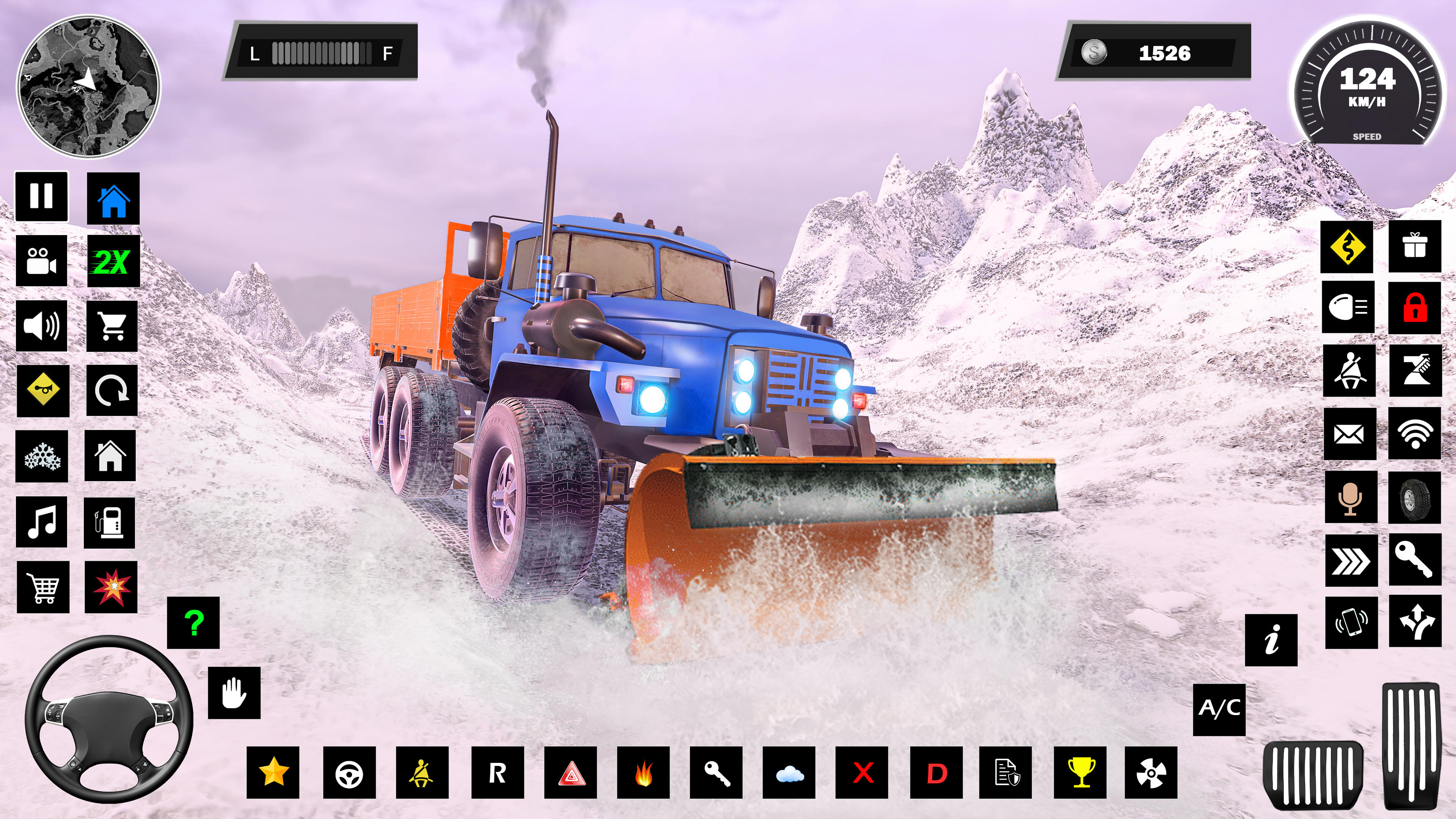Screen dimensions: 1456x819
Task: Open the fuel pump station button
Action: (x=110, y=523)
